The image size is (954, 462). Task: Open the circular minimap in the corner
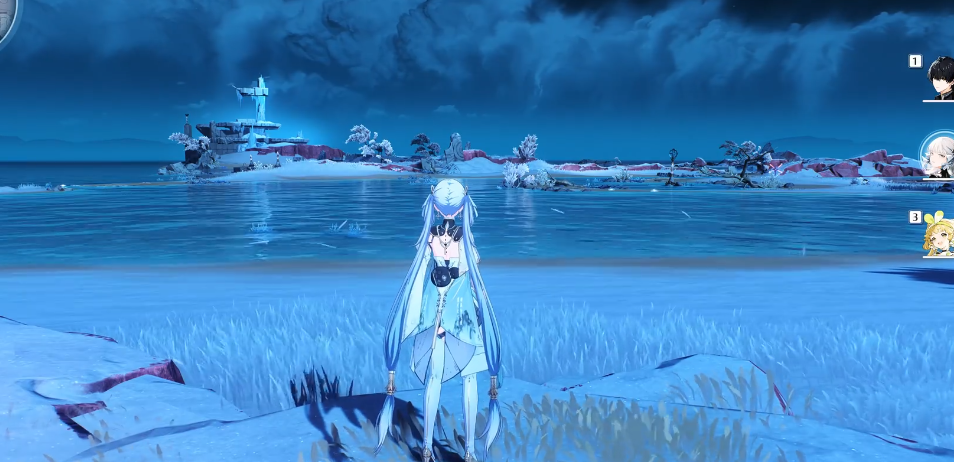[x=6, y=18]
